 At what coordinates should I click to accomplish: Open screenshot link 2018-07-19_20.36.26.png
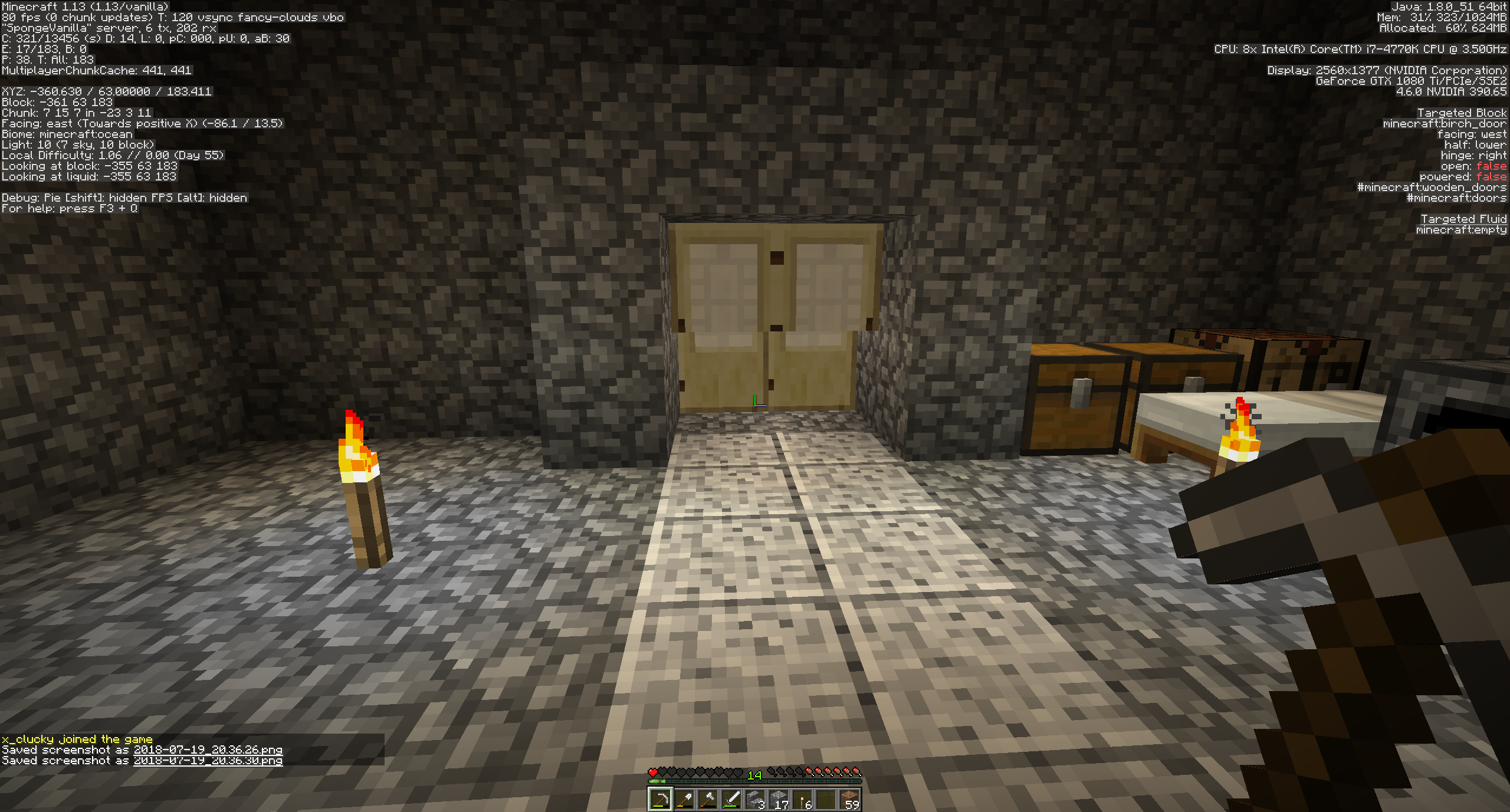[x=208, y=750]
